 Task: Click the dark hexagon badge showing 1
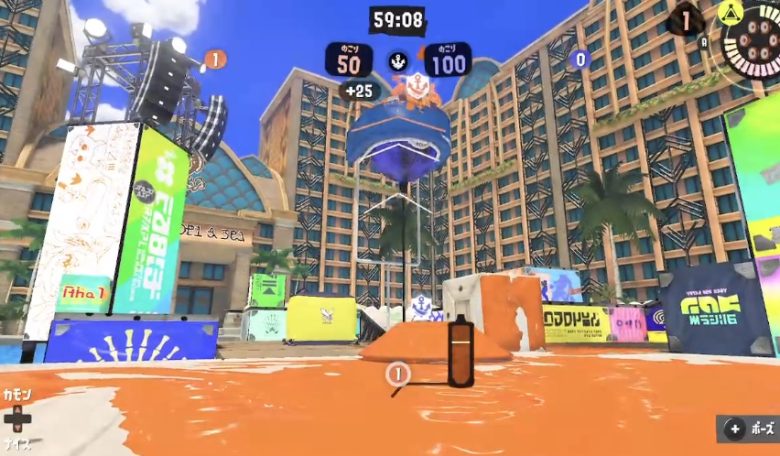686,19
